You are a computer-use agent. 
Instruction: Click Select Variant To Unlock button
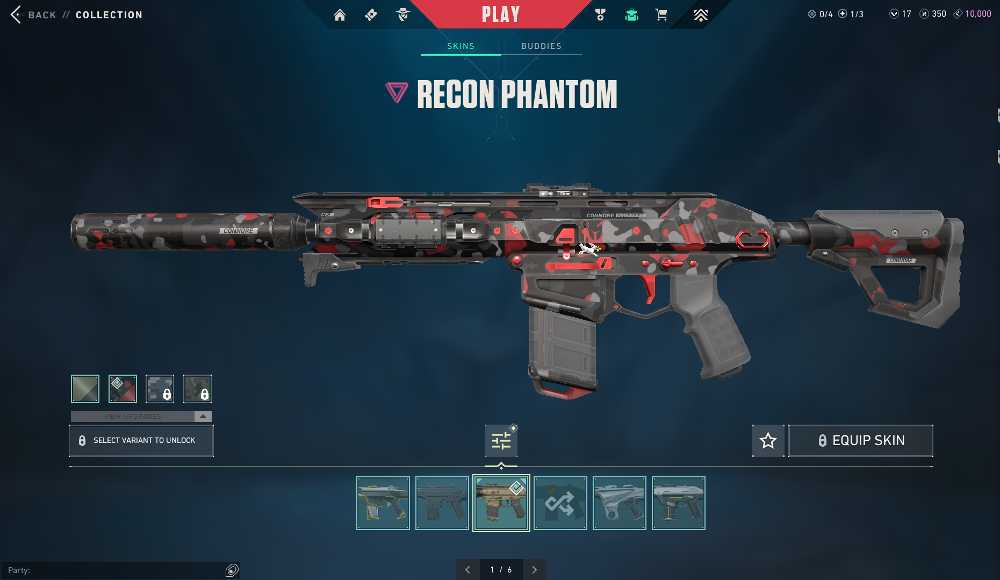coord(141,440)
